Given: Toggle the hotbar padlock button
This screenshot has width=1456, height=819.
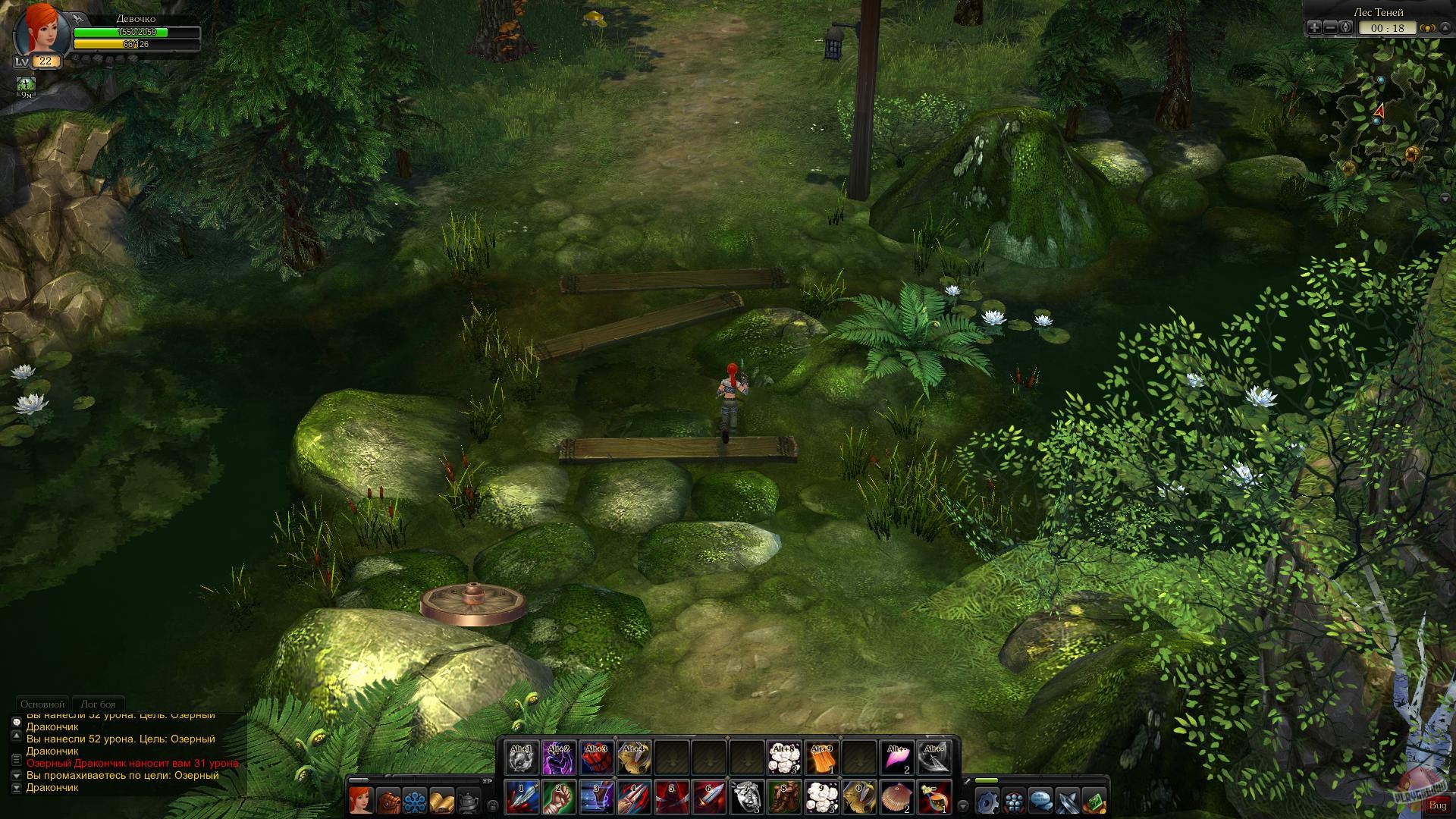Looking at the screenshot, I should click(493, 805).
